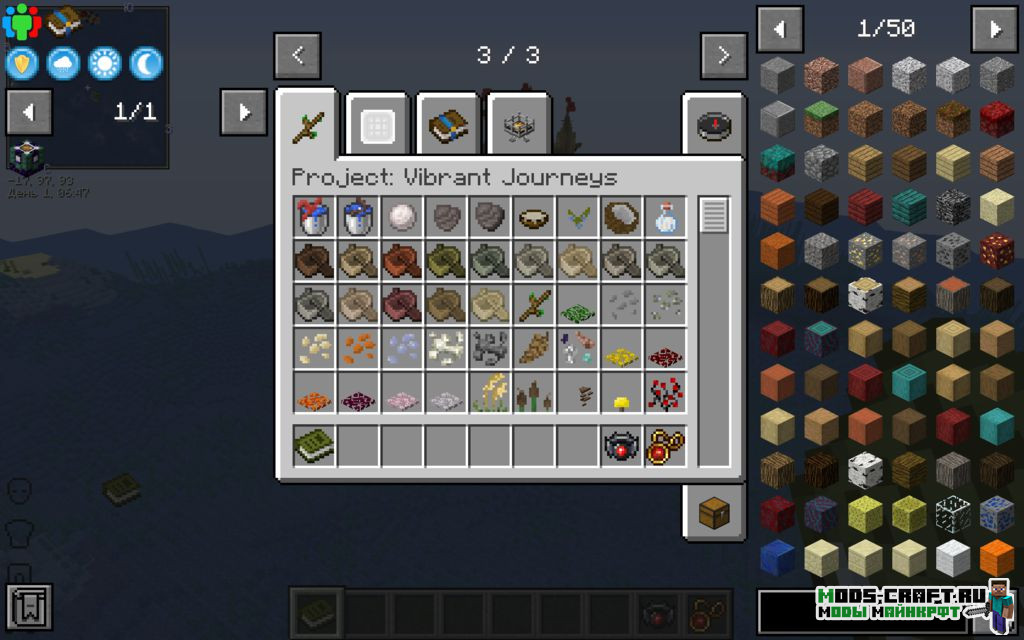Show the previous JEI item list page
Image resolution: width=1024 pixels, height=640 pixels.
coord(780,29)
